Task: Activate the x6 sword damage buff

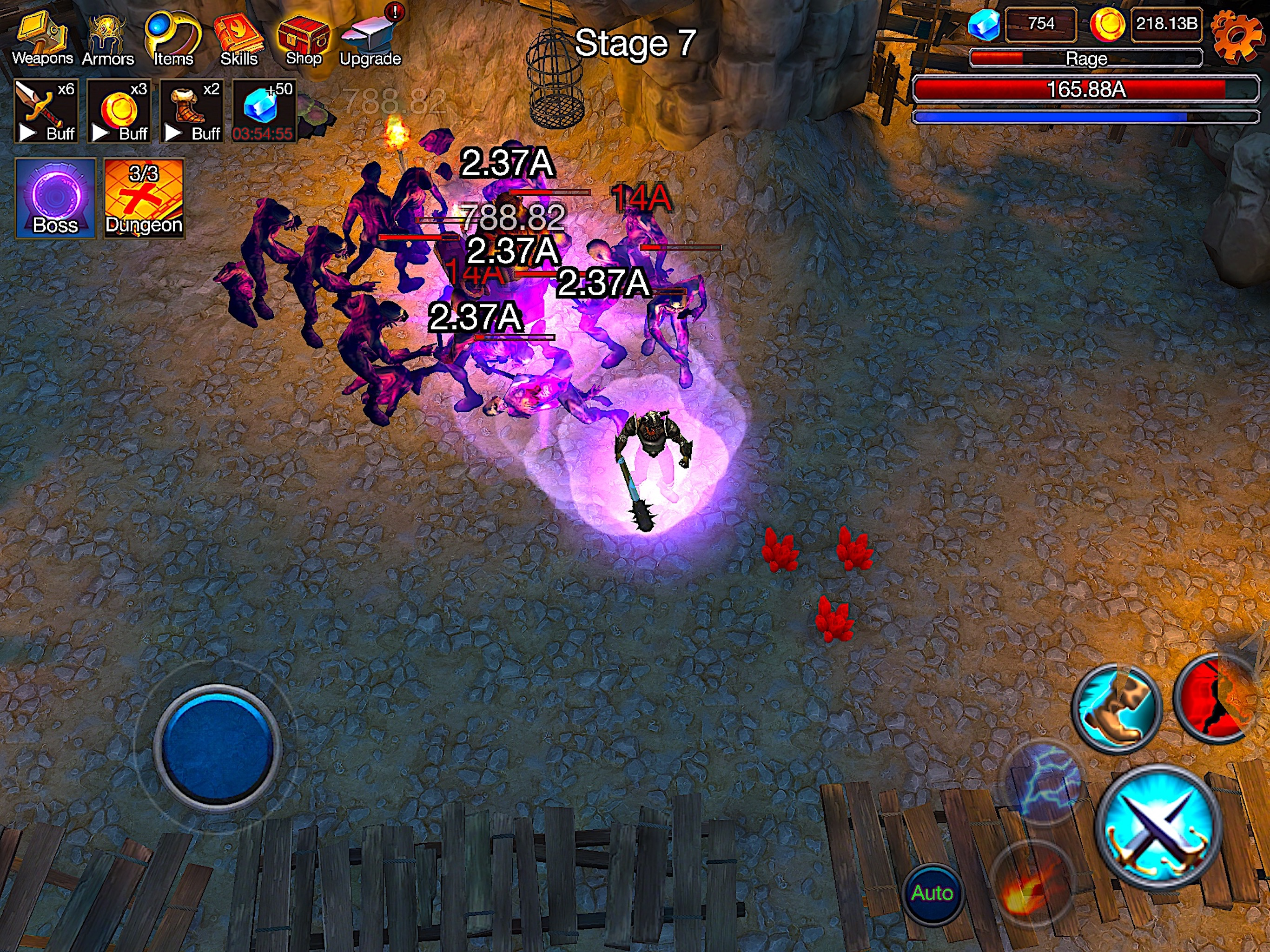Action: coord(46,111)
